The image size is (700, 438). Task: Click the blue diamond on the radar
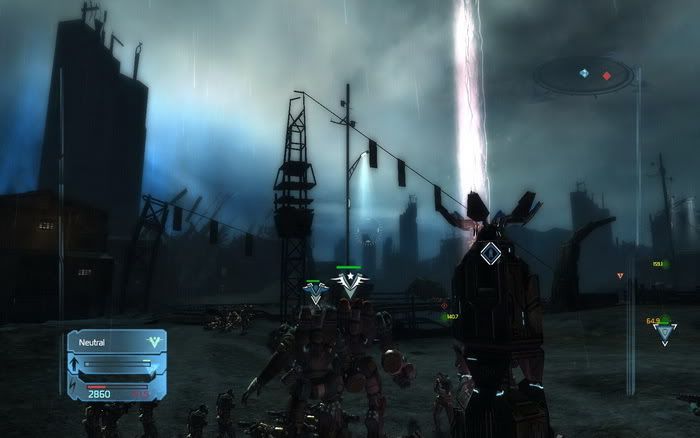(583, 73)
